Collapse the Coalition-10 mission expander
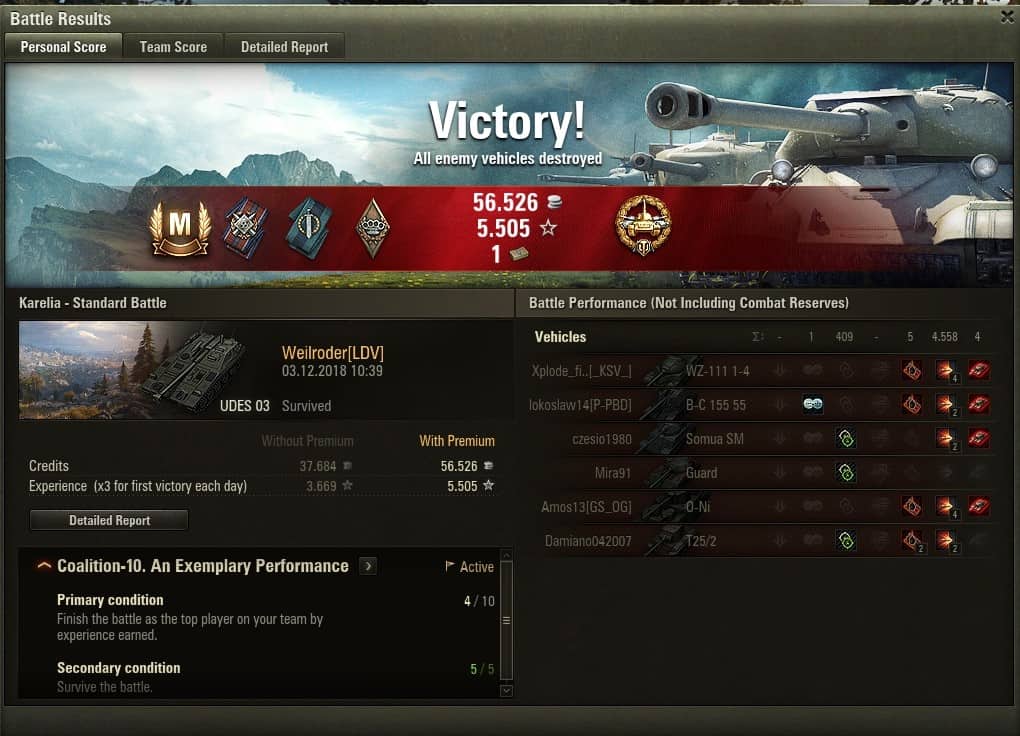The image size is (1020, 736). click(x=44, y=566)
